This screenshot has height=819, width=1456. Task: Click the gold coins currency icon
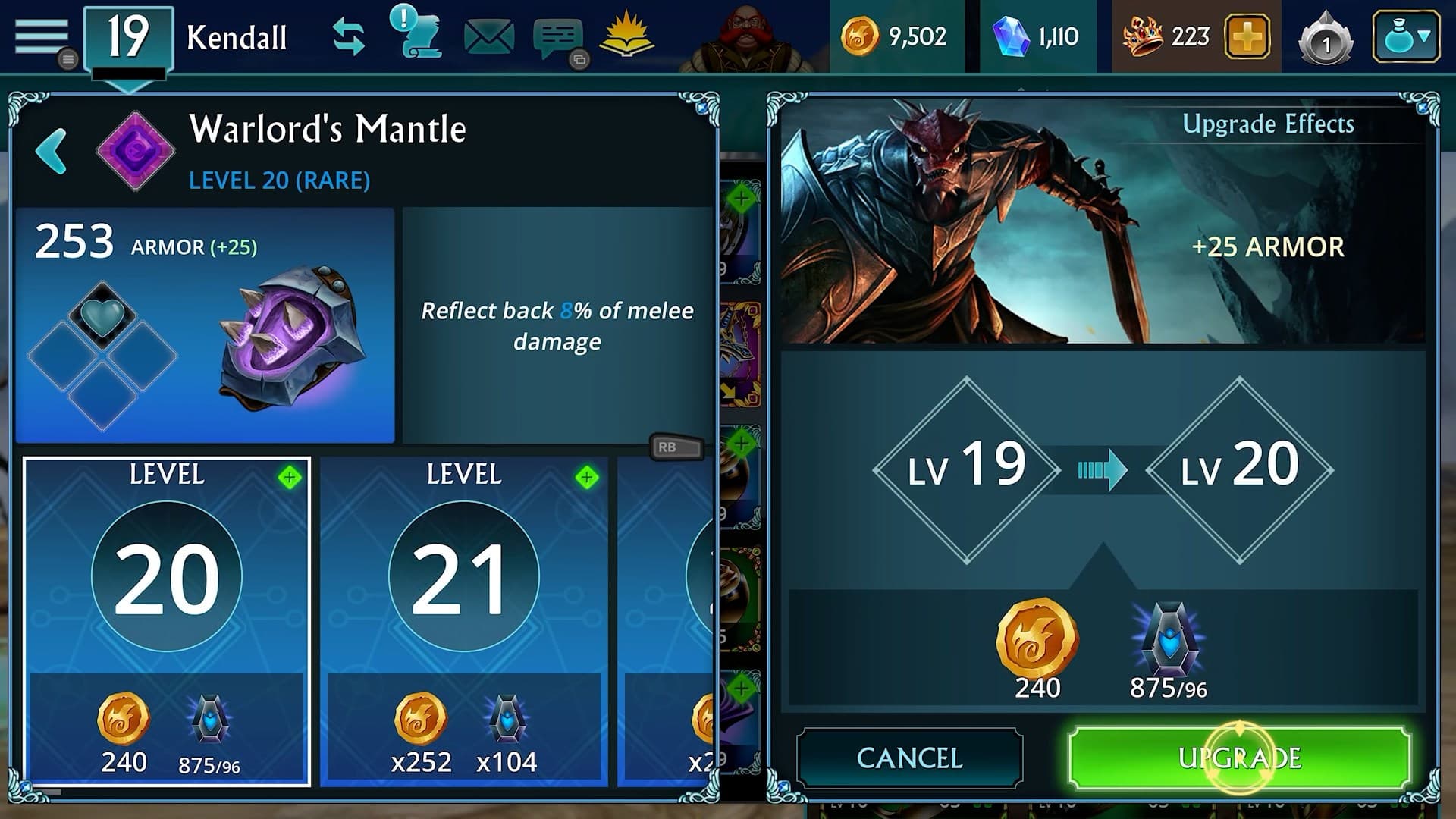pos(861,34)
